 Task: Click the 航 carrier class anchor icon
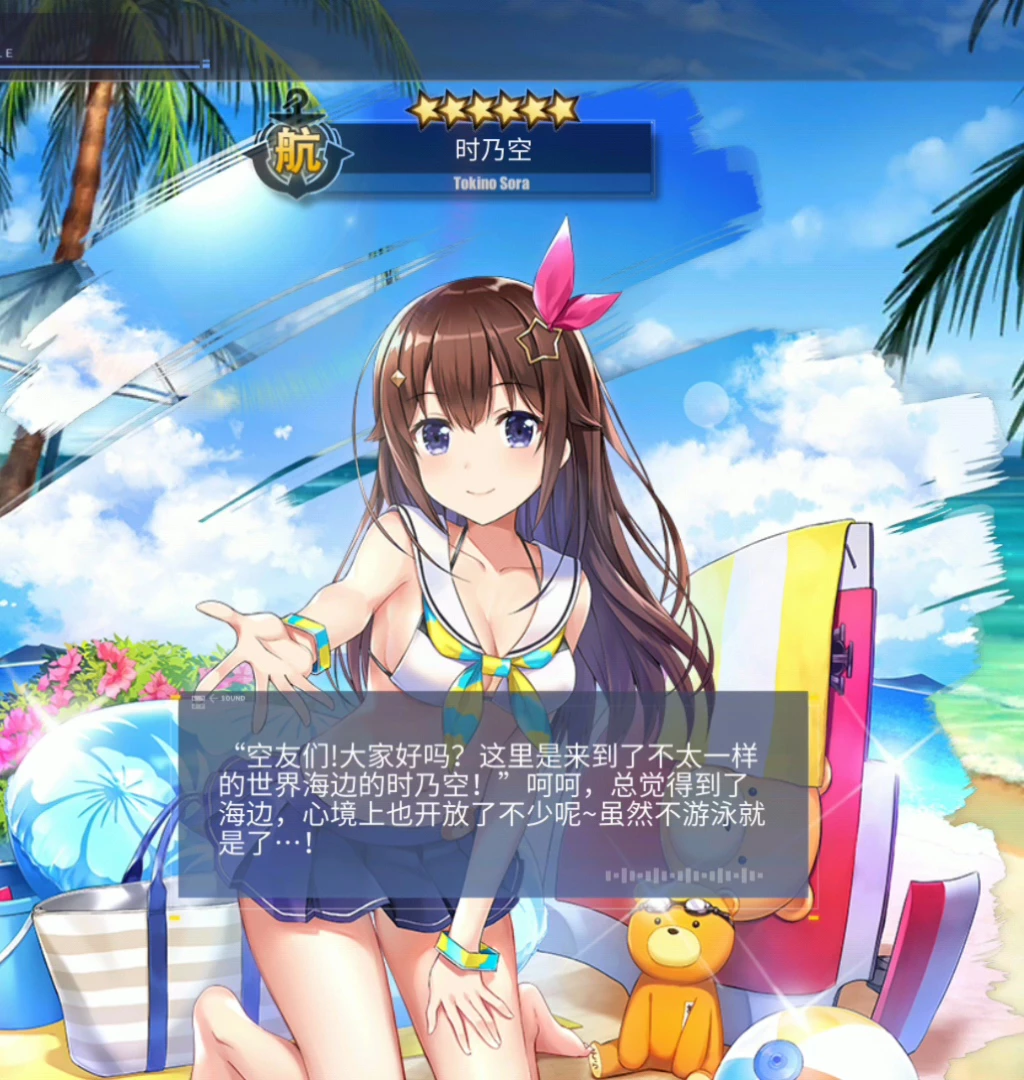(x=297, y=156)
